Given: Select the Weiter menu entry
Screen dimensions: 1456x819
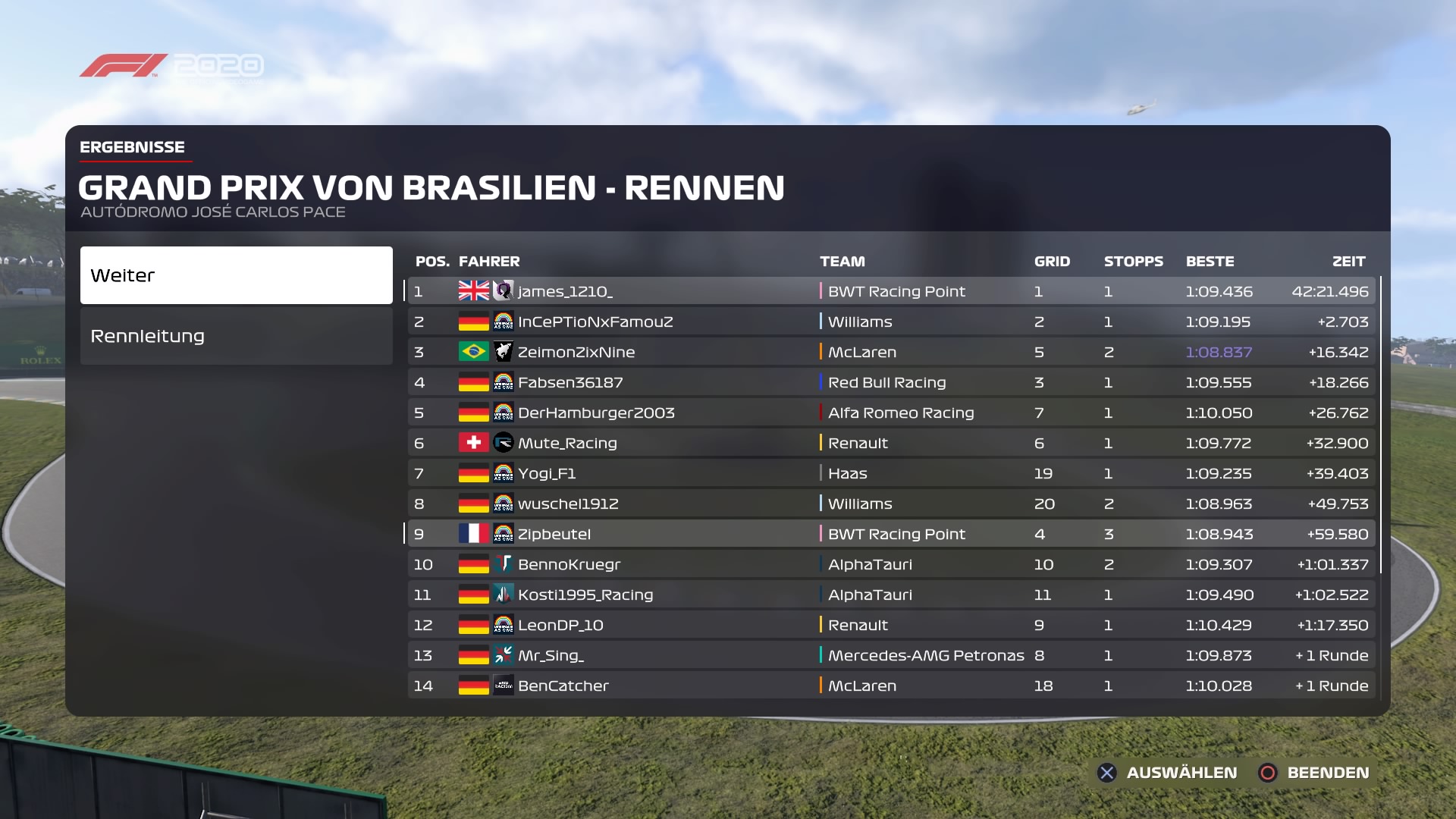Looking at the screenshot, I should 236,275.
